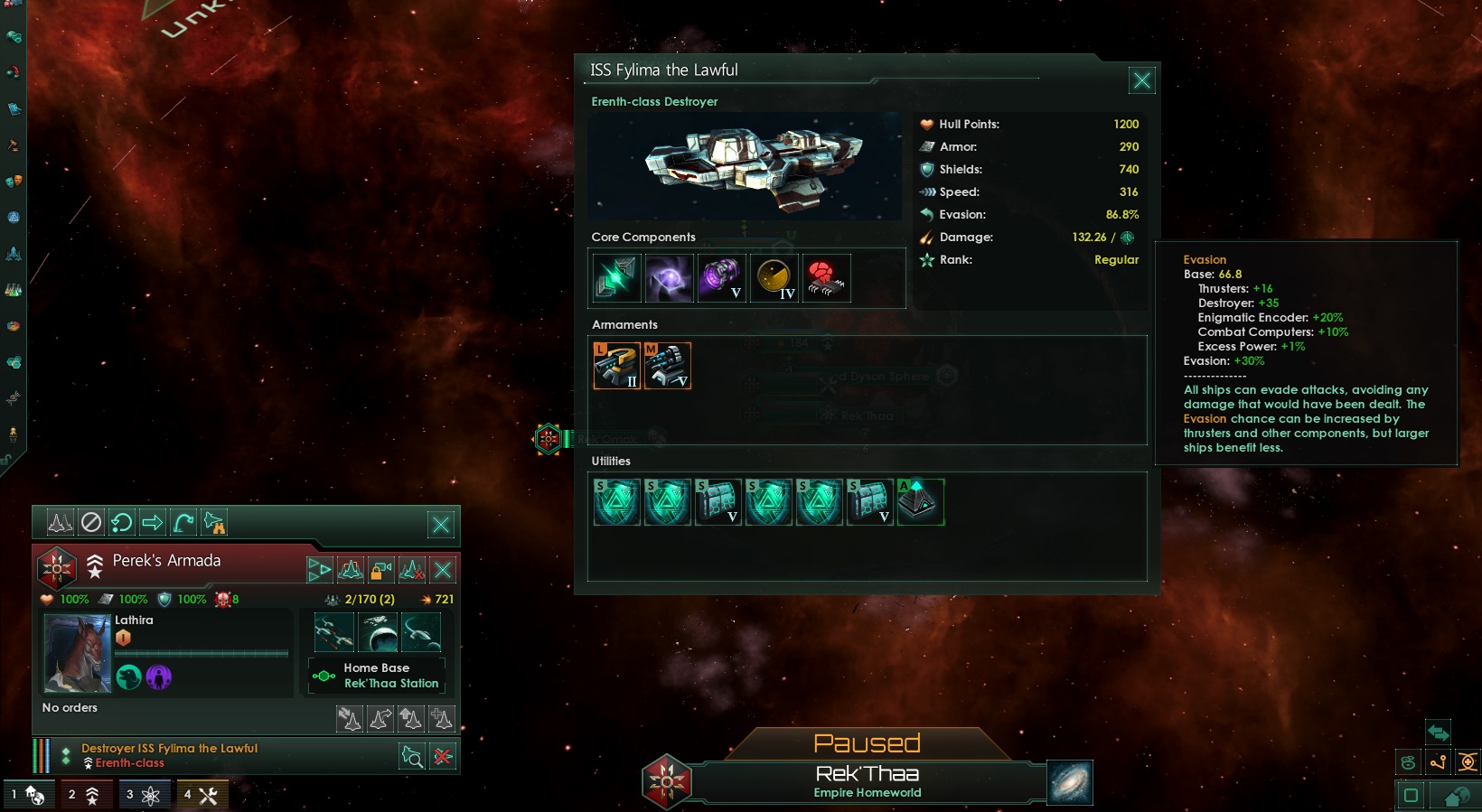
Task: Close the Perek's Armada fleet panel
Action: point(440,525)
